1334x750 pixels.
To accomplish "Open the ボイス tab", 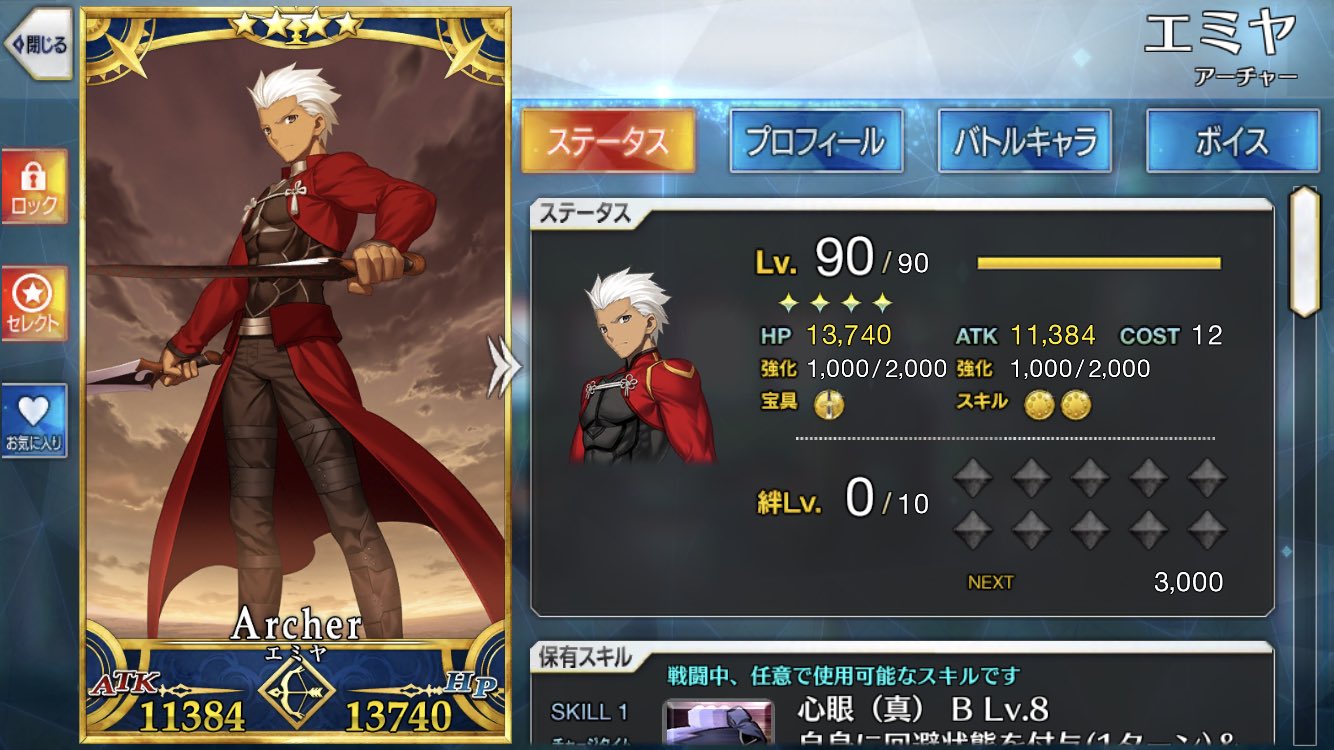I will coord(1234,141).
